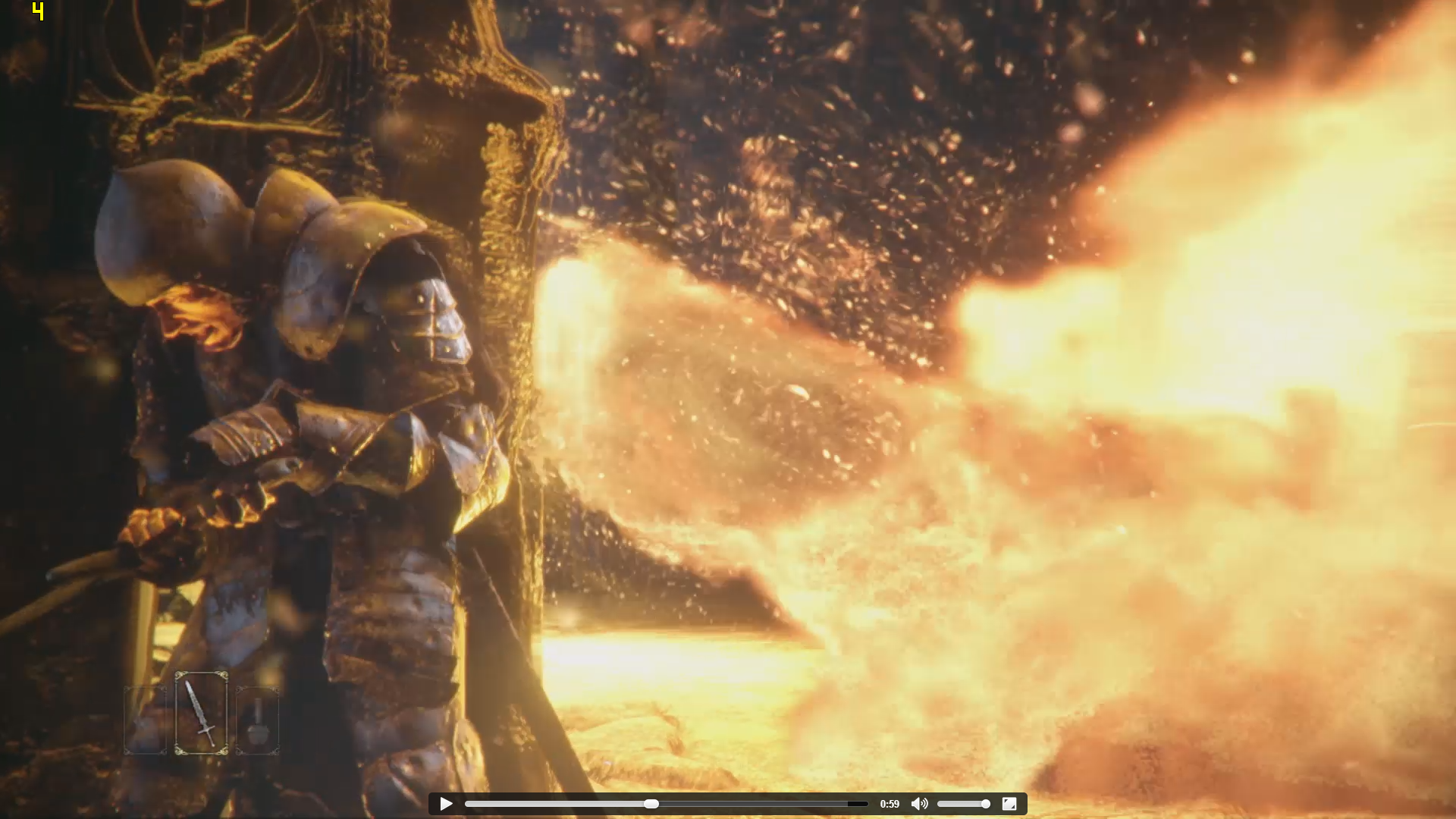Toggle fullscreen on the video player
The width and height of the screenshot is (1456, 819).
pos(1009,804)
